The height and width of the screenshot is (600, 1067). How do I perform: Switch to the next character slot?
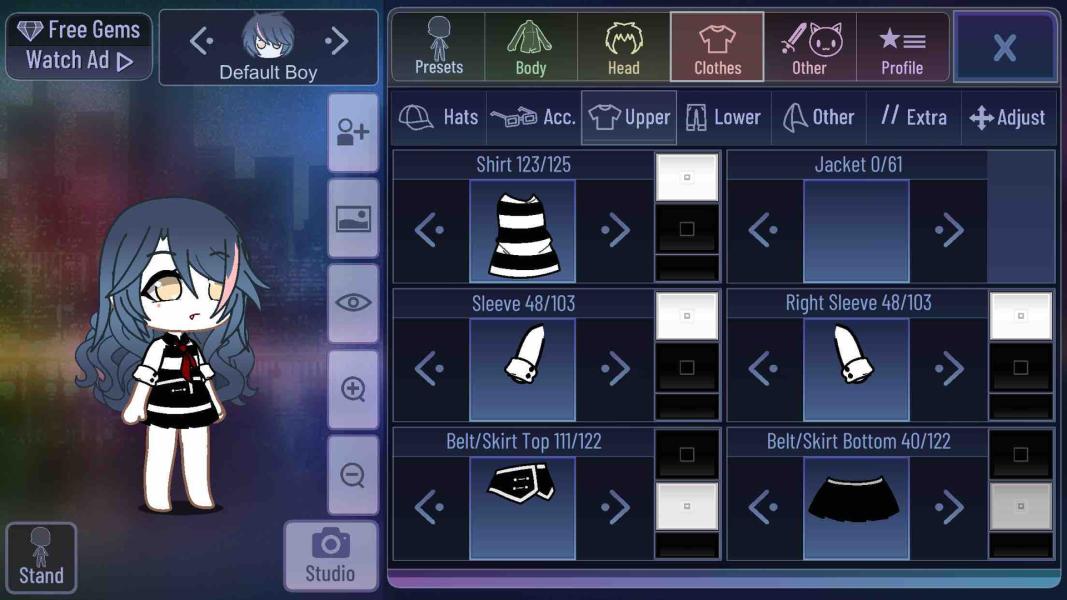tap(337, 41)
